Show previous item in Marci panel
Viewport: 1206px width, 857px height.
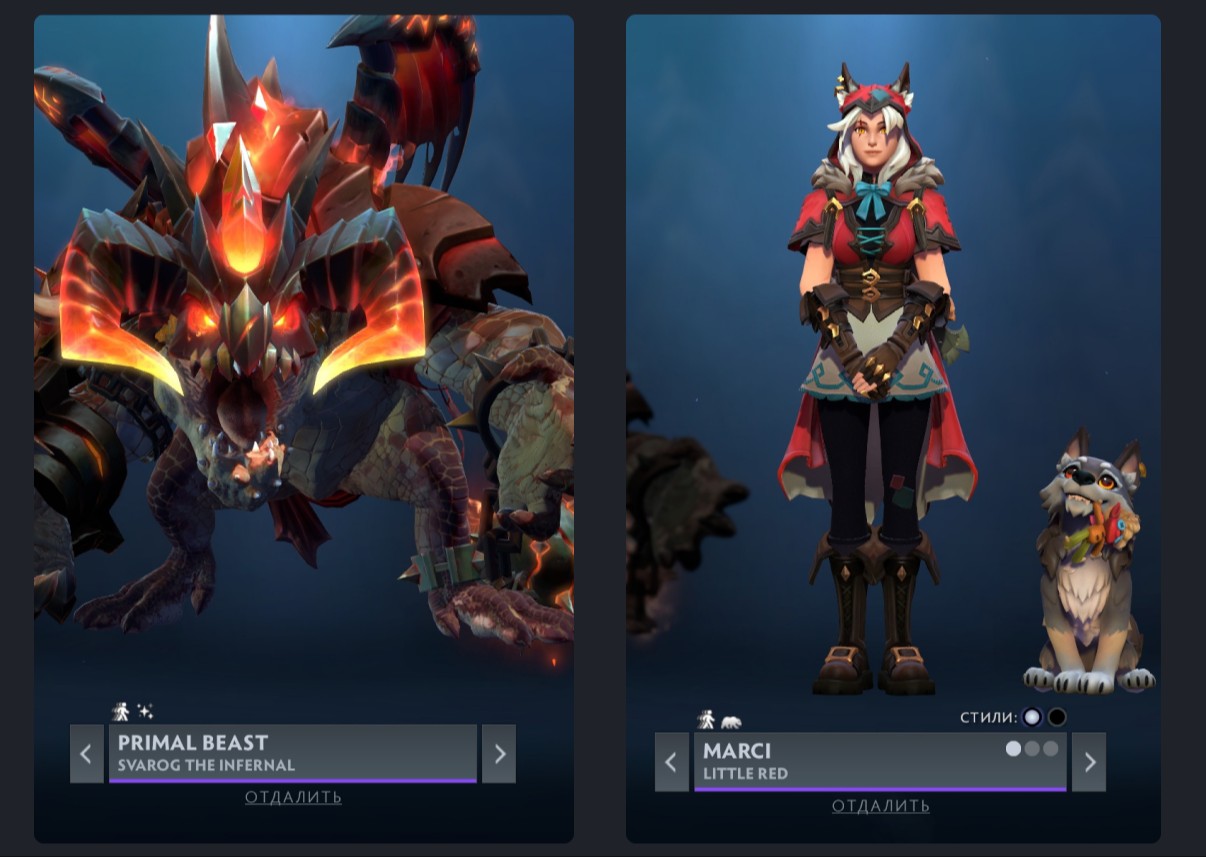(x=672, y=762)
